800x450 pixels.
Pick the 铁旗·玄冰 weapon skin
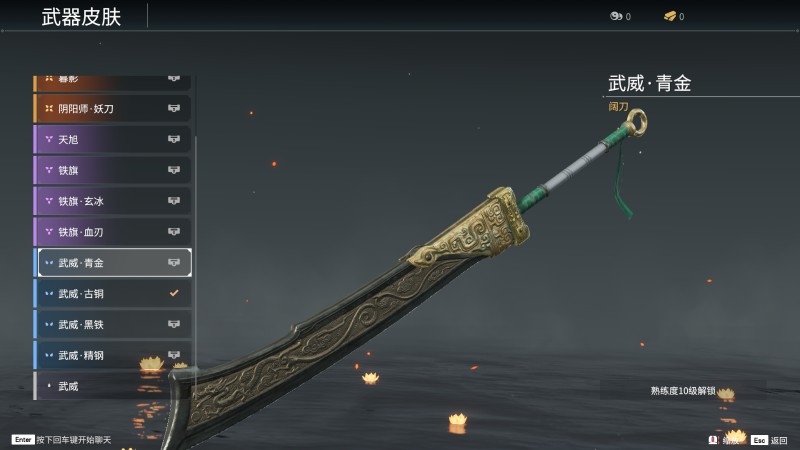click(112, 201)
